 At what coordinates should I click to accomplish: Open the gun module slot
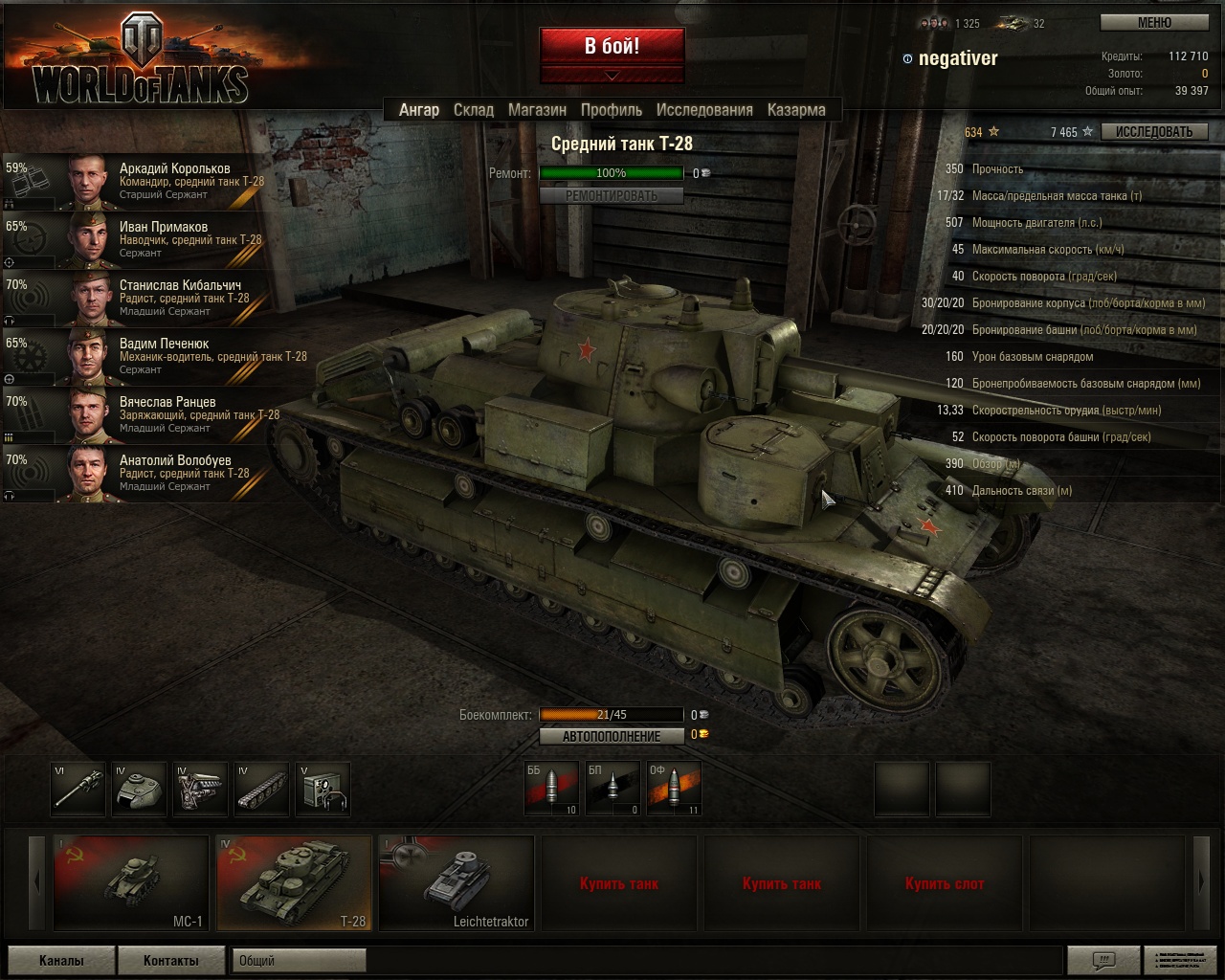click(78, 789)
